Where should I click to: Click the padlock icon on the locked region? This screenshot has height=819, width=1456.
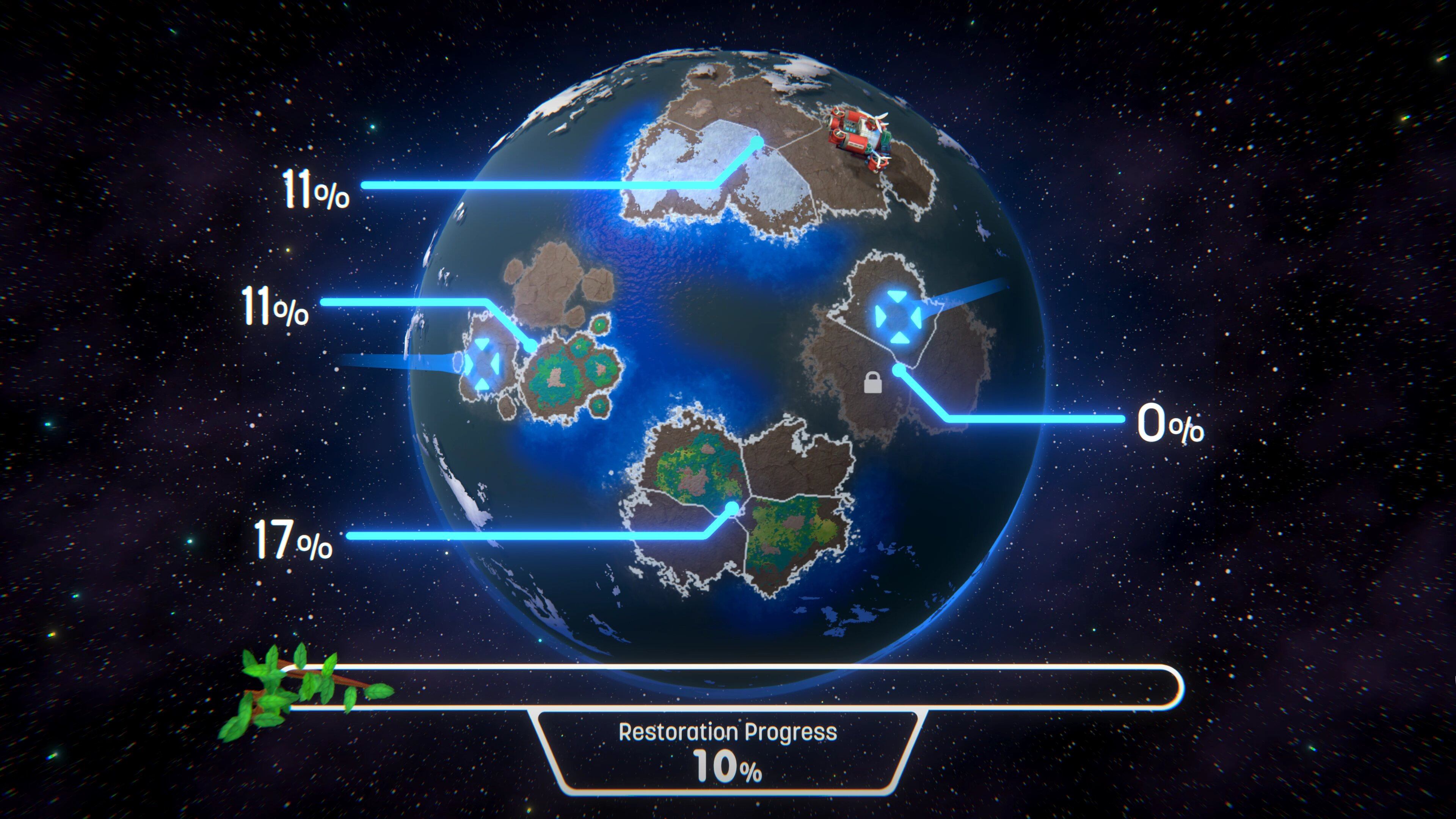(x=873, y=383)
